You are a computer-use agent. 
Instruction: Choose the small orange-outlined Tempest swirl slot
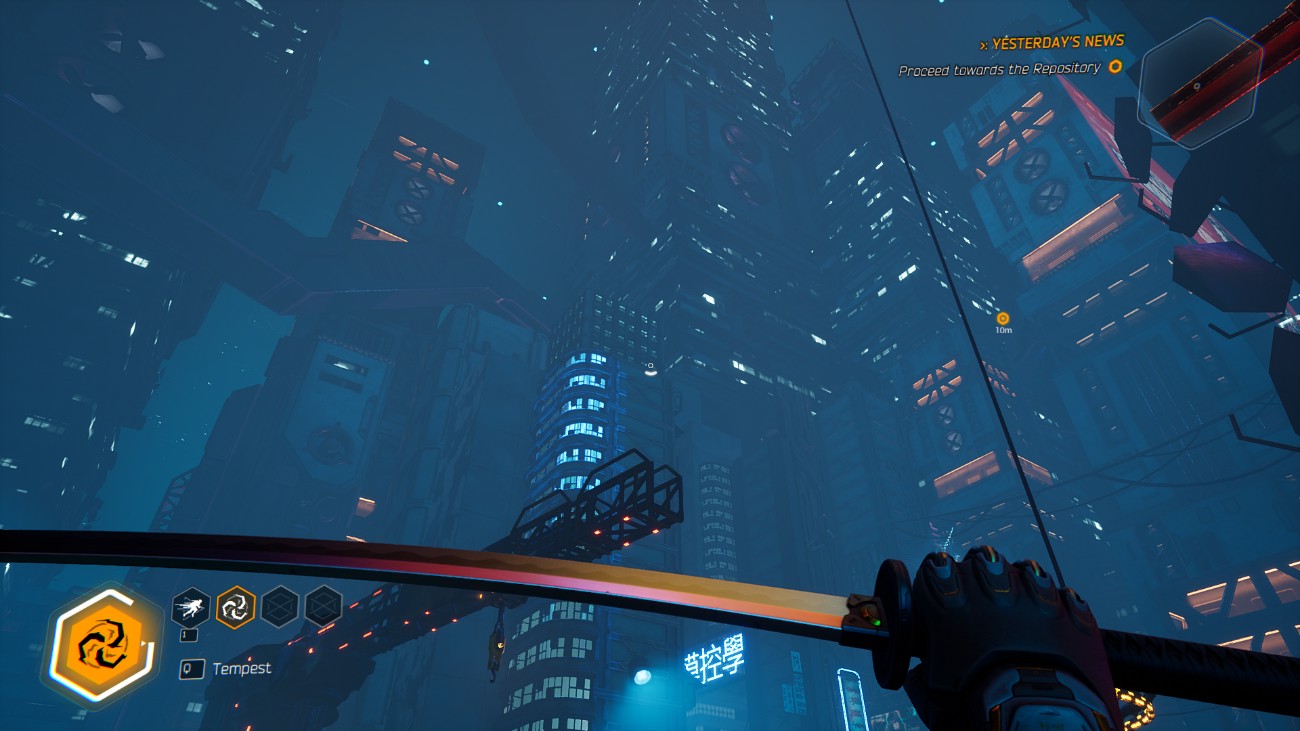click(236, 606)
